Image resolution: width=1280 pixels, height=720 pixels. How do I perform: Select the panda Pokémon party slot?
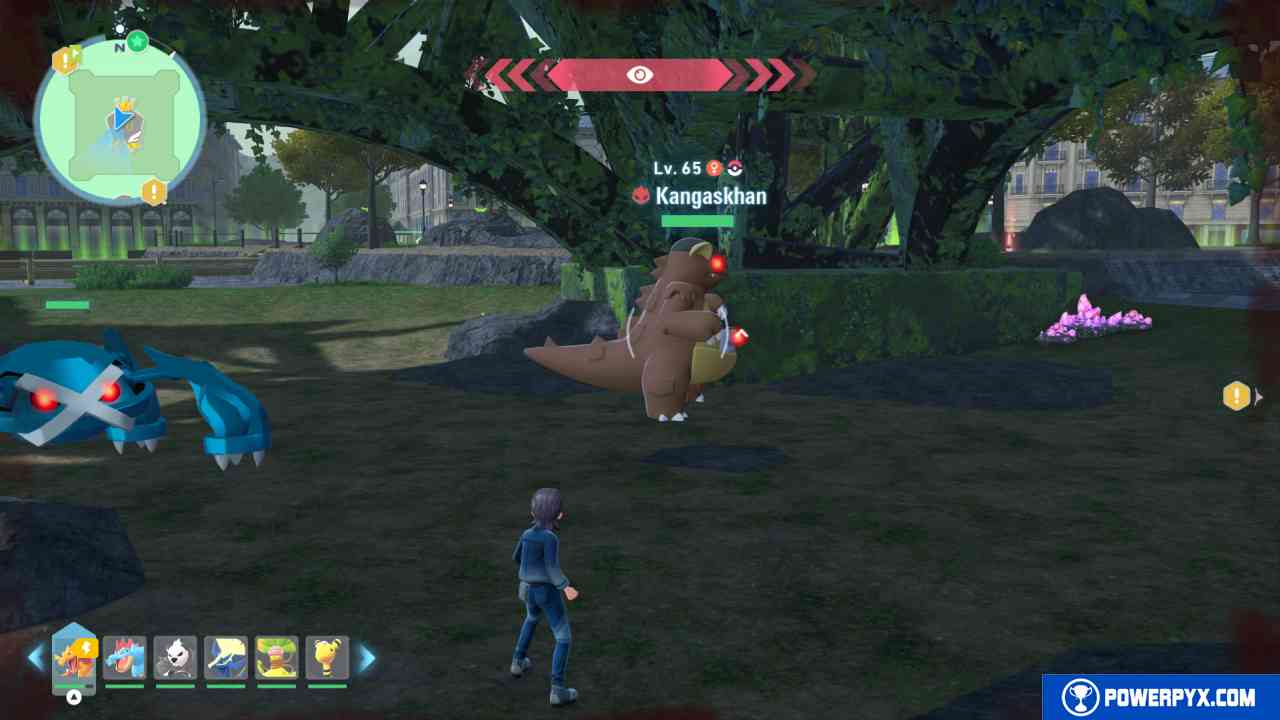click(175, 657)
